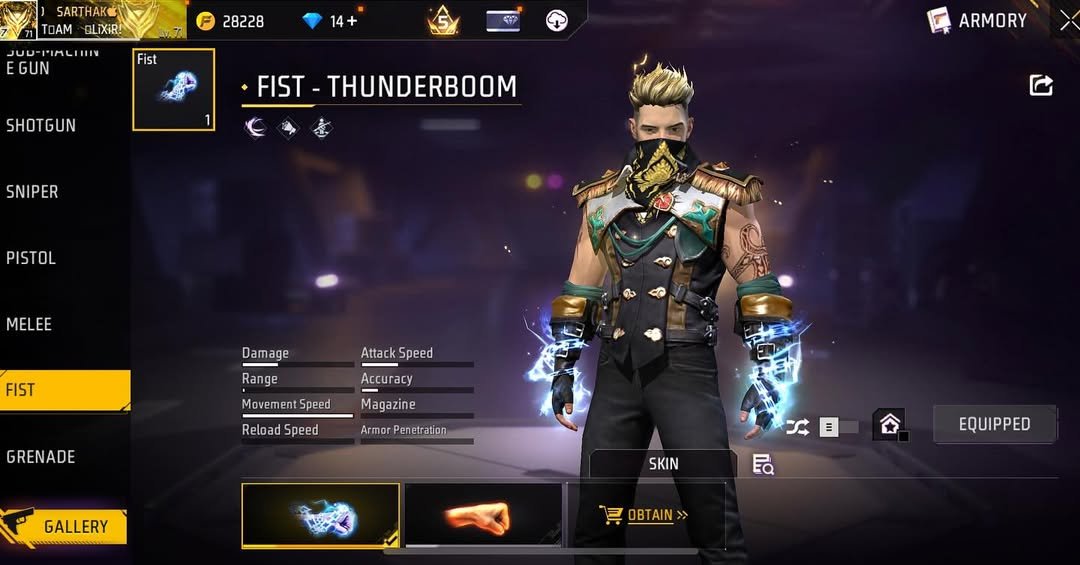Select the Shotgun weapon category
The image size is (1080, 565).
point(41,126)
